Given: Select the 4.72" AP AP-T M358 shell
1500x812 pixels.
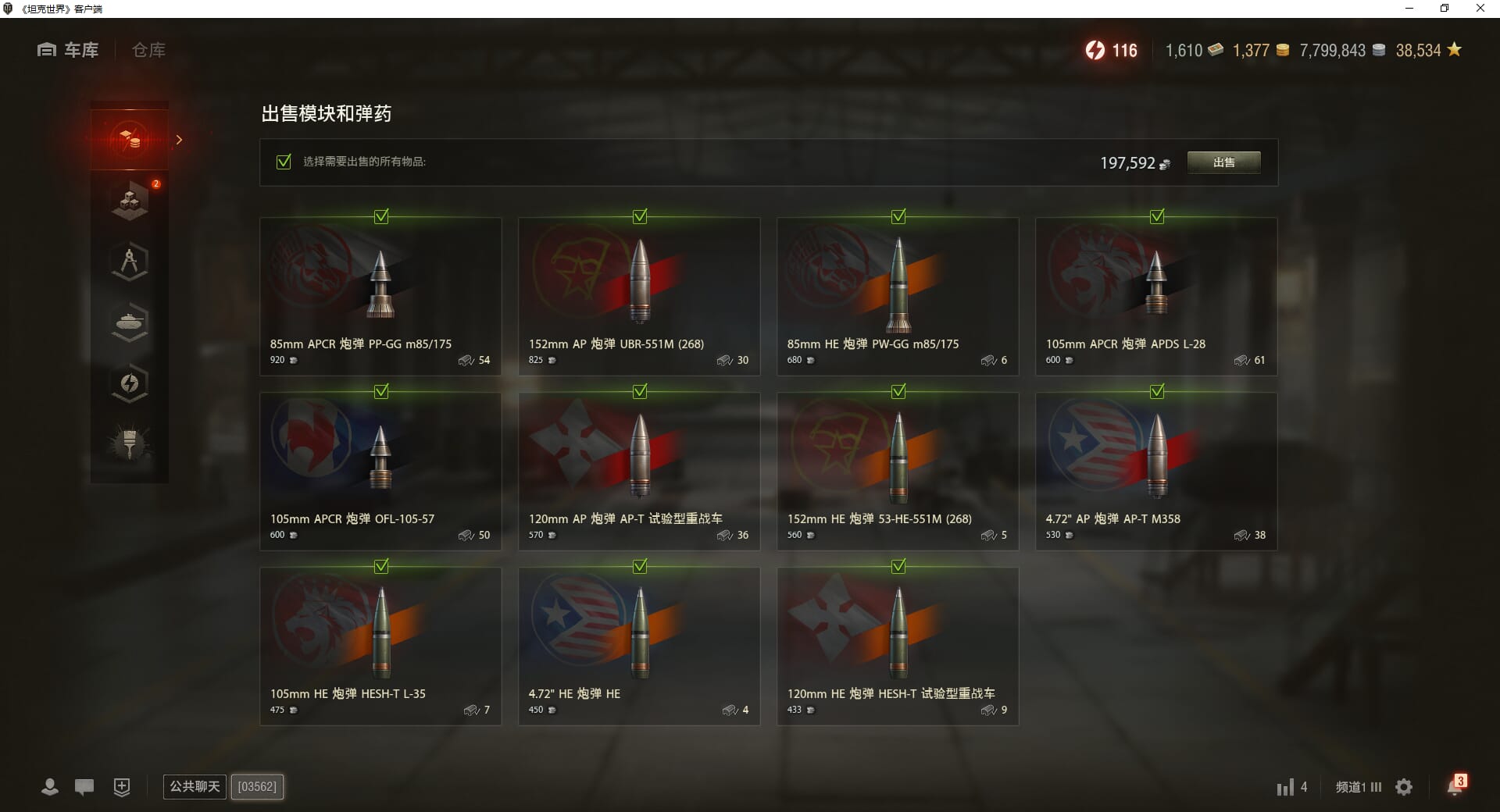Looking at the screenshot, I should [x=1156, y=472].
